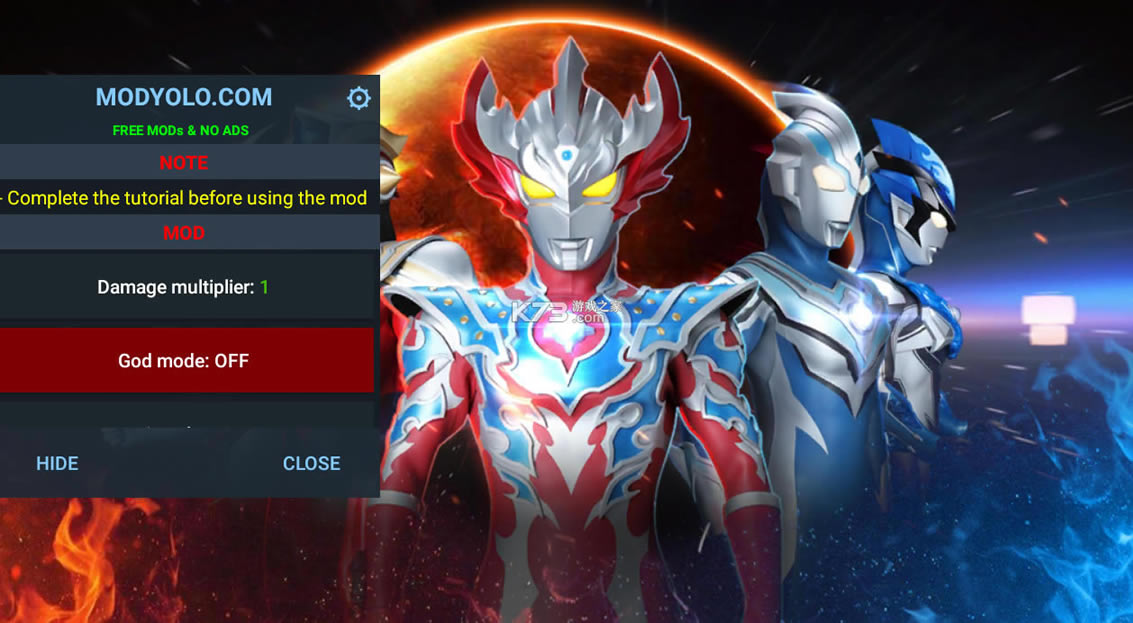This screenshot has width=1133, height=623.
Task: Hide the mod menu
Action: (x=57, y=463)
